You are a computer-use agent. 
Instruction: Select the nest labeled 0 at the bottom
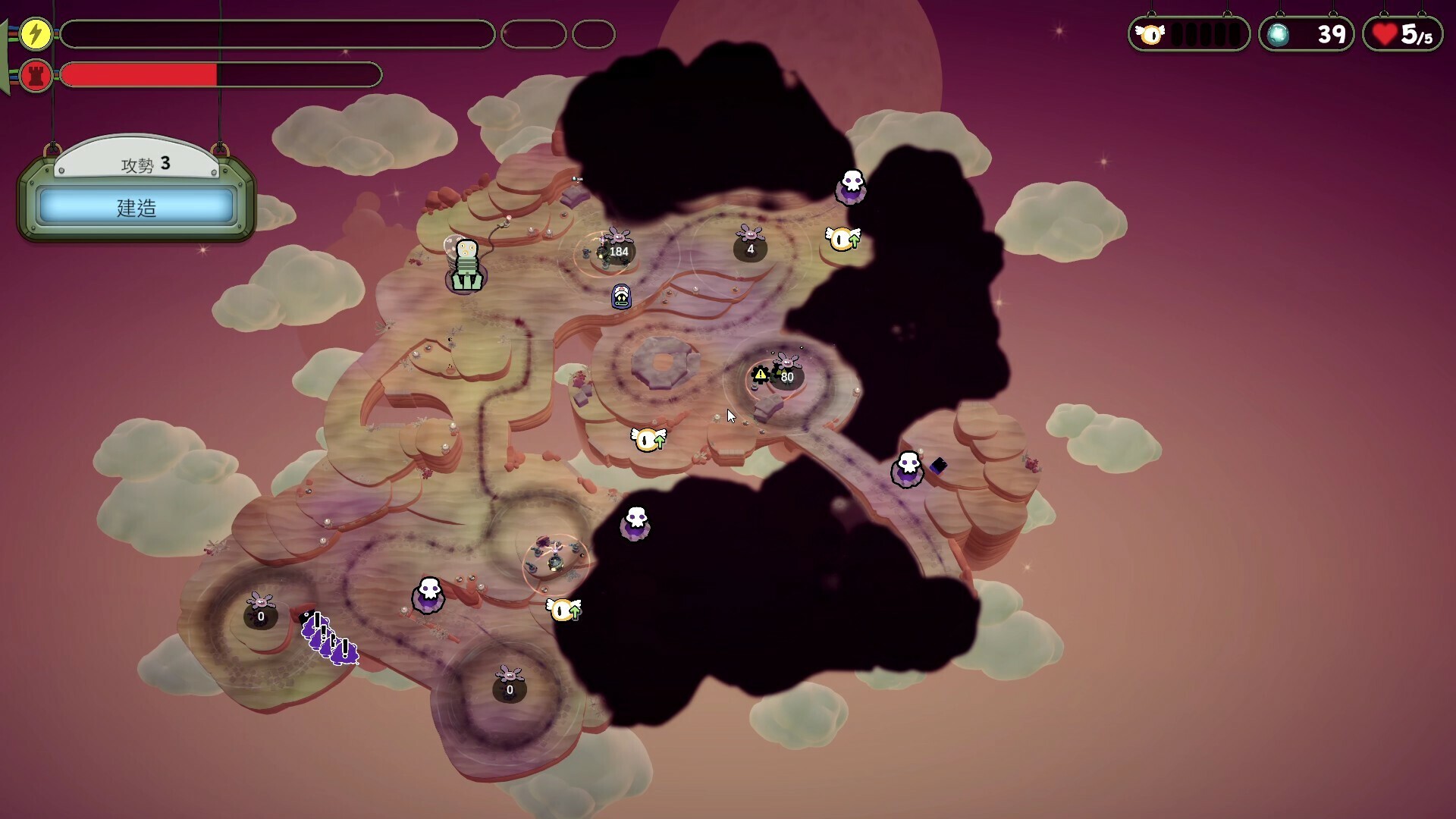coord(509,688)
